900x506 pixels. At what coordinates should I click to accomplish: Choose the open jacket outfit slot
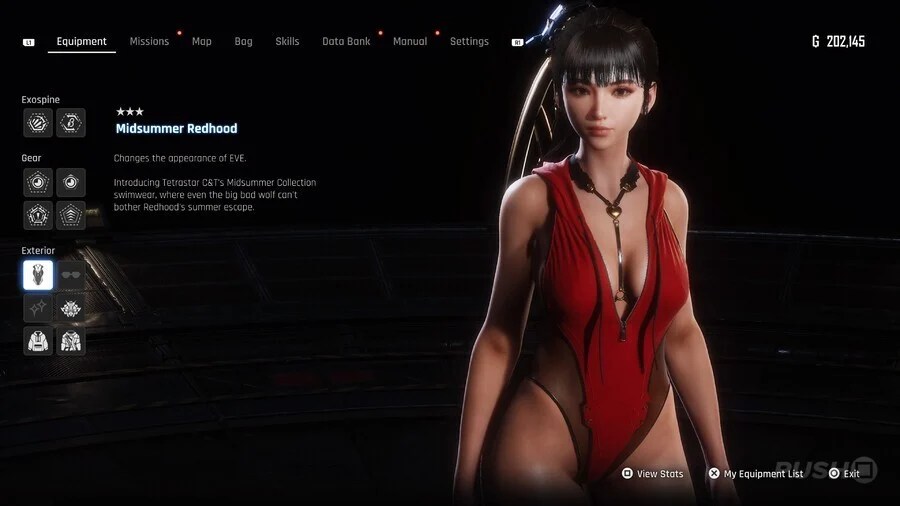pos(71,341)
